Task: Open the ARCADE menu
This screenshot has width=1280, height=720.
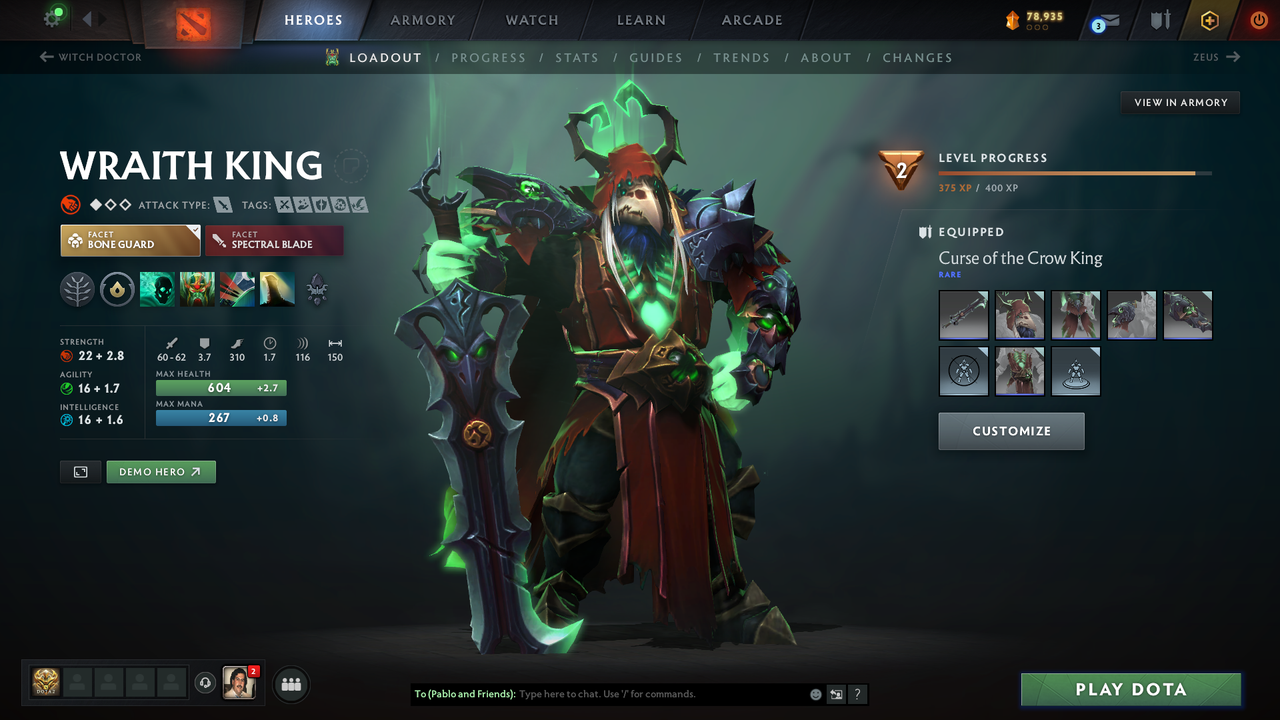Action: (751, 19)
